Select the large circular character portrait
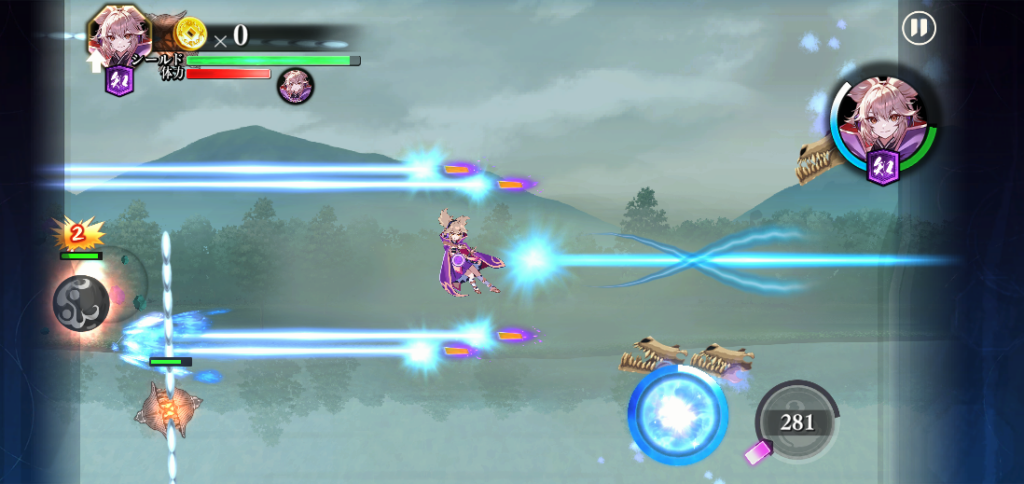The image size is (1024, 484). tap(882, 127)
